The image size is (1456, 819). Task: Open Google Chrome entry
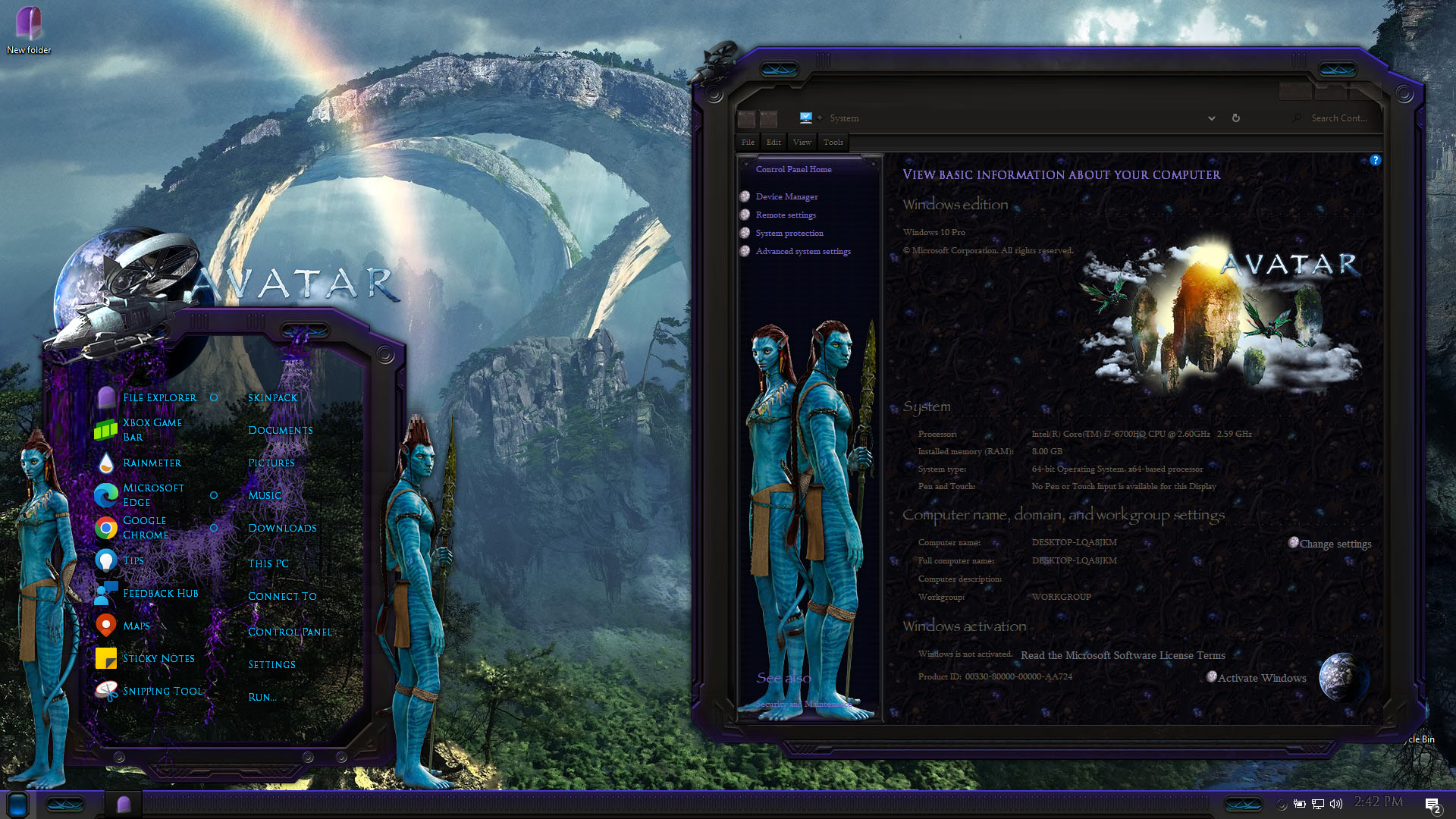[145, 528]
